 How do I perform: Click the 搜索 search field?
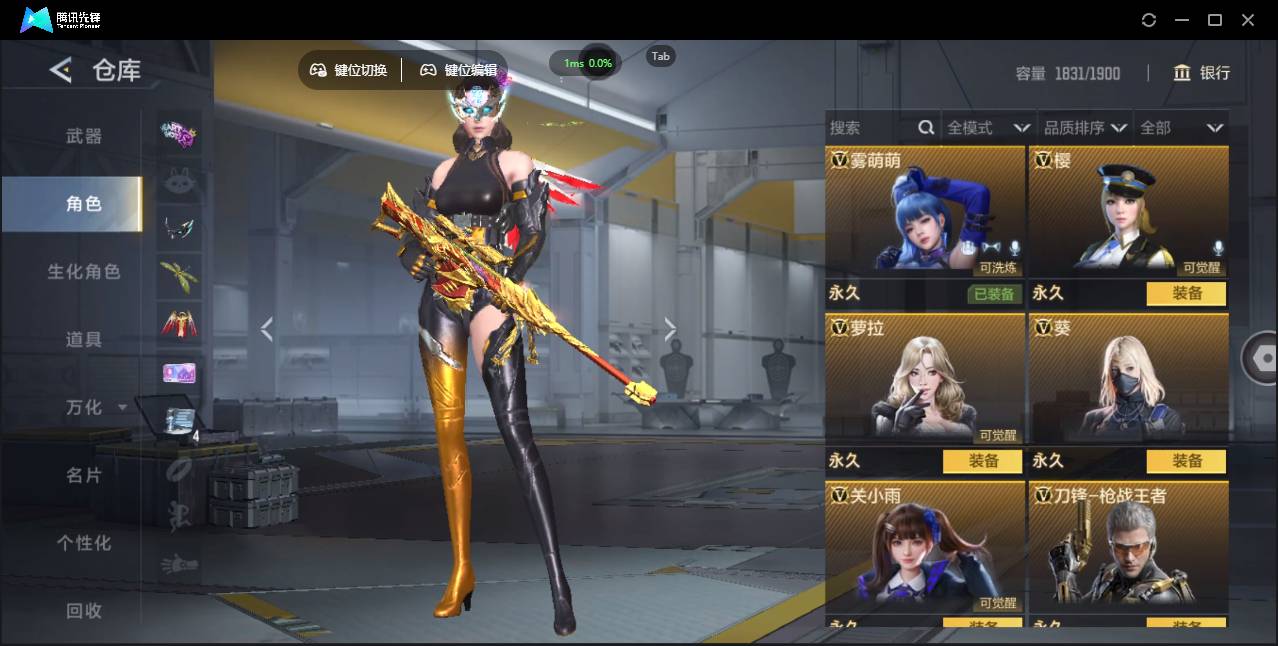pos(872,128)
